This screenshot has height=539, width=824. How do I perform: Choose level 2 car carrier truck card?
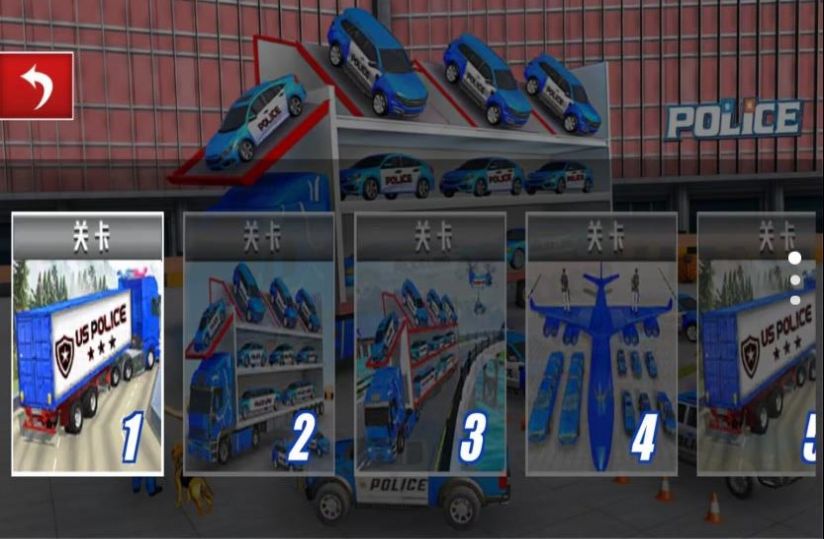(259, 344)
